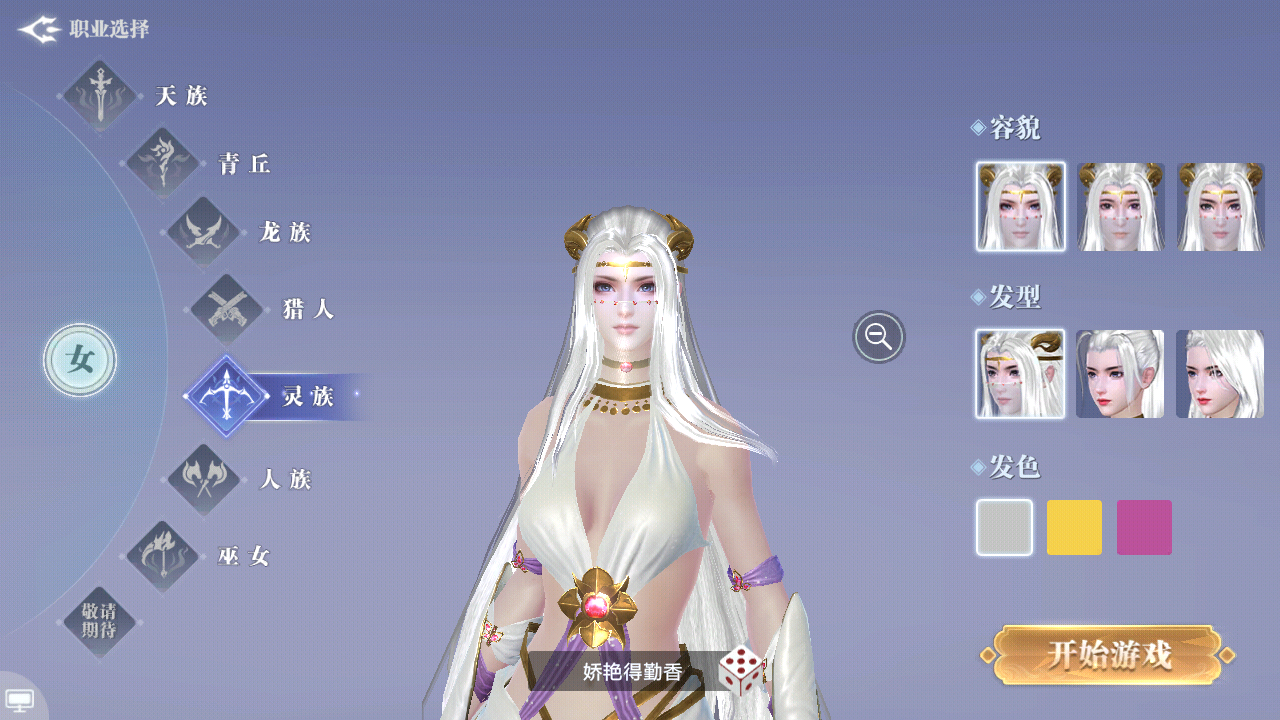Click the 敬请期待 locked class tile

100,622
